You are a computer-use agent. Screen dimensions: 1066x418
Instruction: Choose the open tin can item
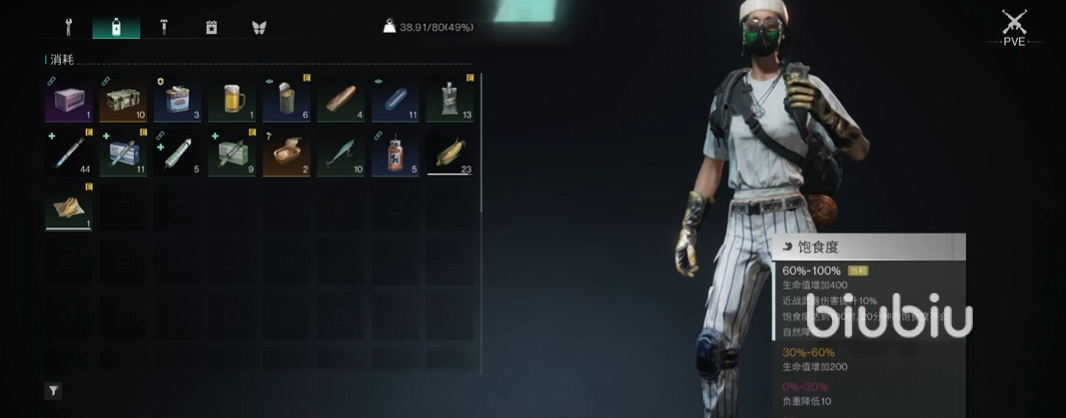coord(287,99)
